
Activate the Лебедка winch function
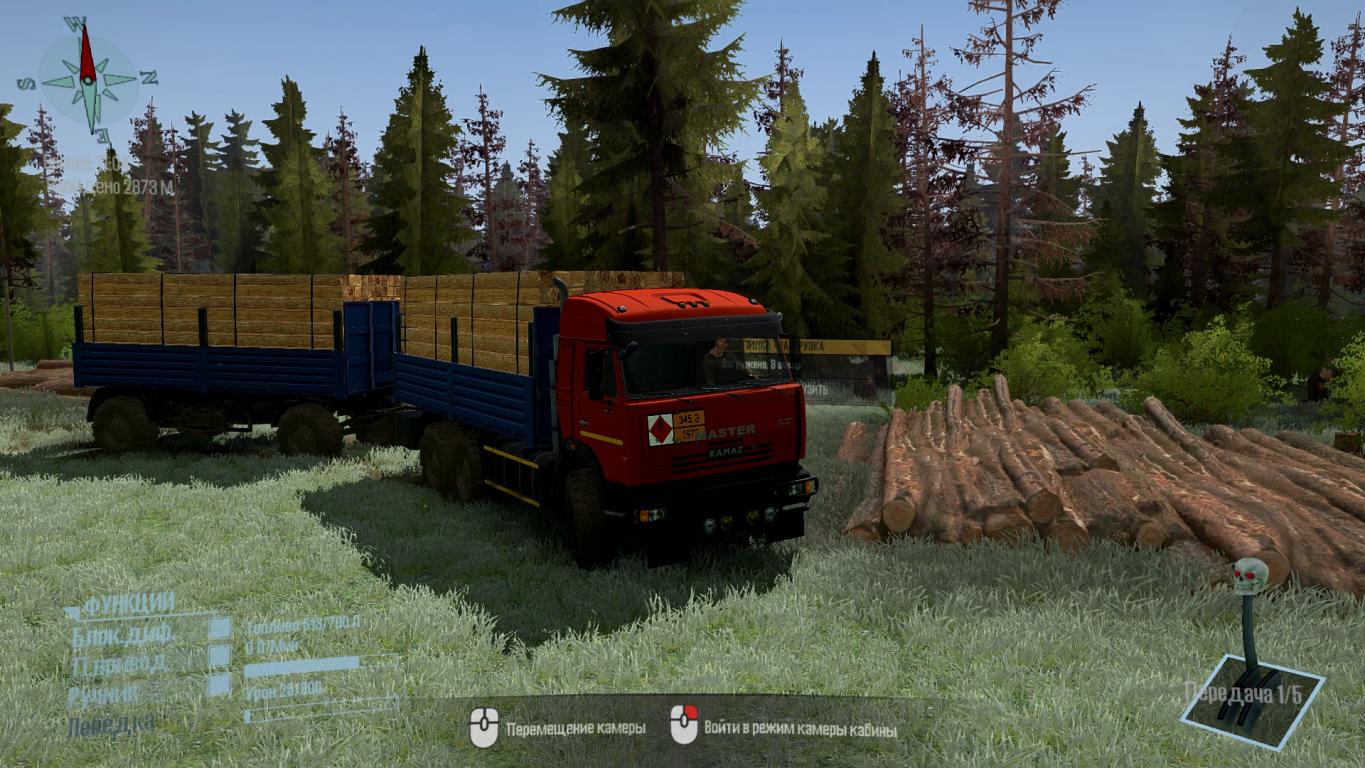(111, 725)
